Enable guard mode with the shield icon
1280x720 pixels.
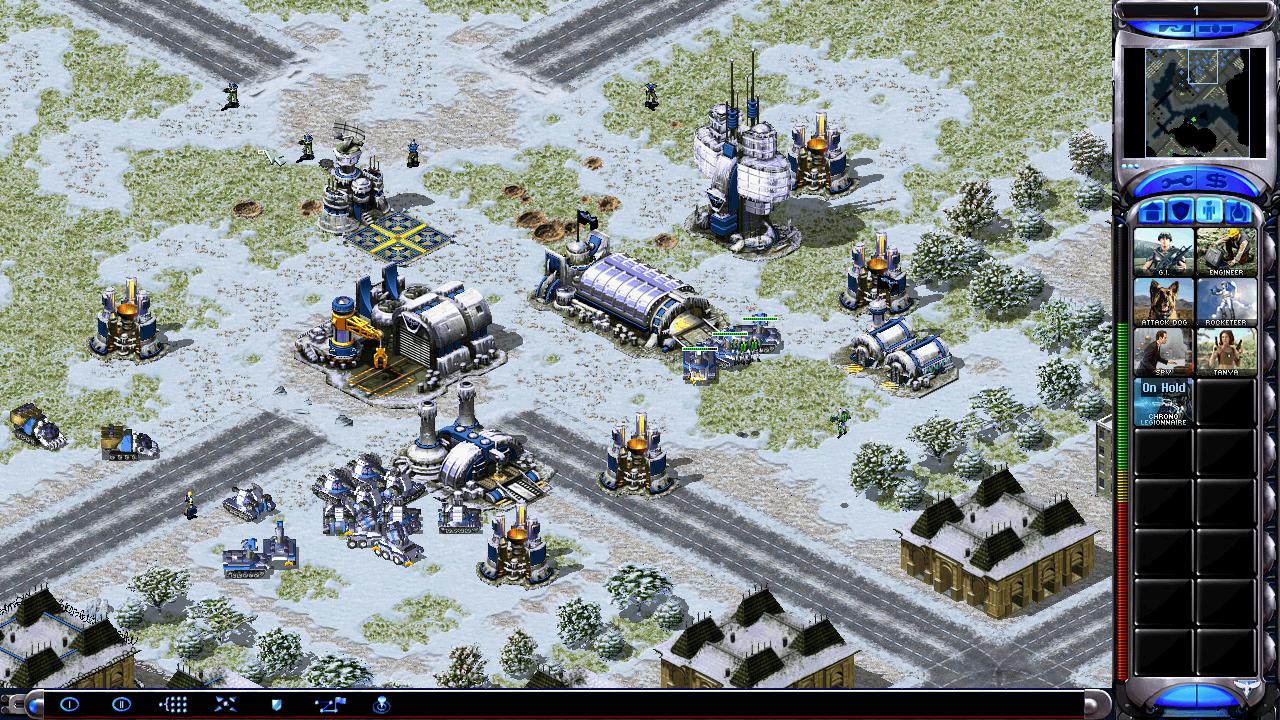(x=277, y=704)
